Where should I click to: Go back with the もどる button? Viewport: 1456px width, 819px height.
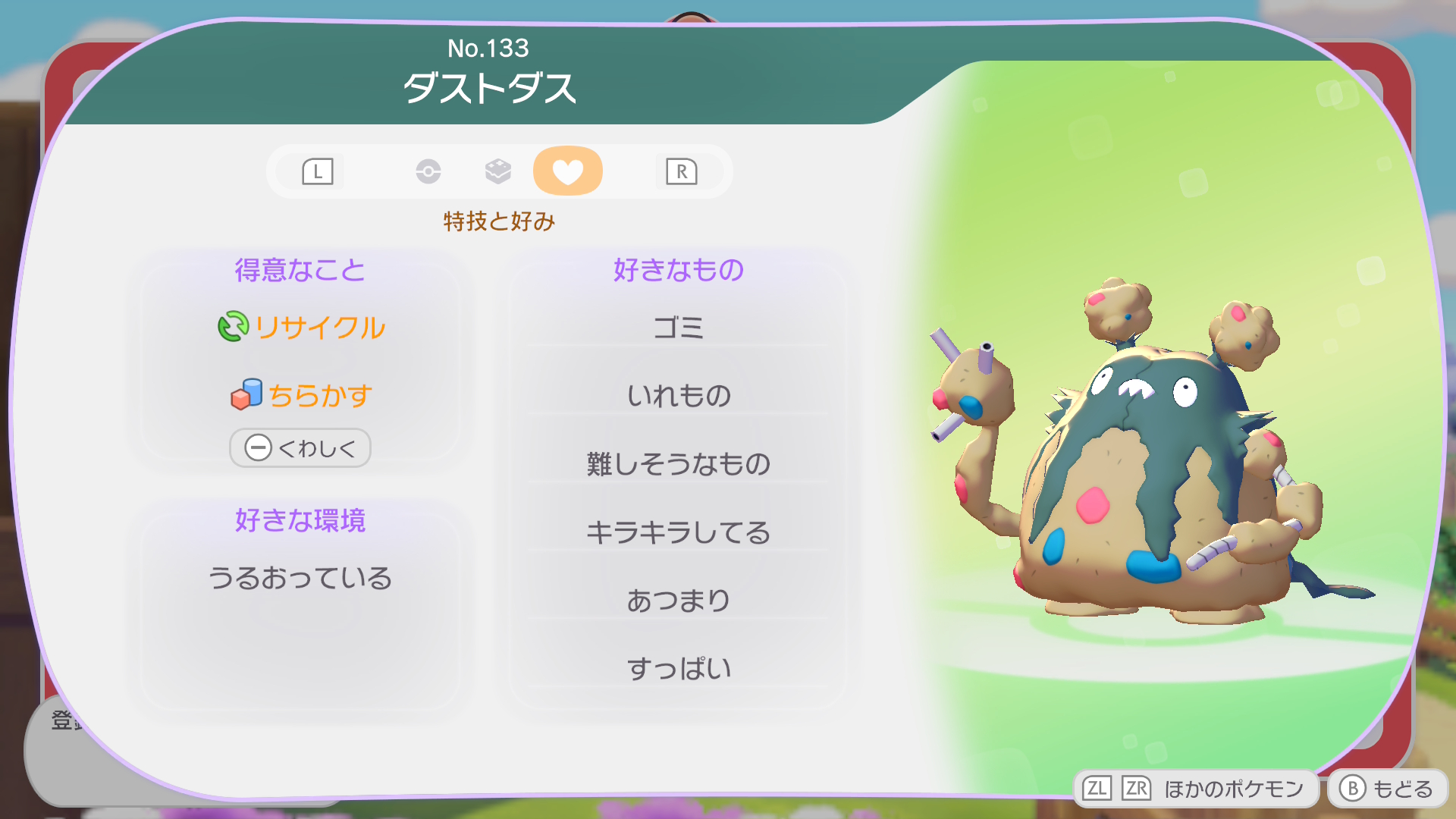pyautogui.click(x=1387, y=789)
